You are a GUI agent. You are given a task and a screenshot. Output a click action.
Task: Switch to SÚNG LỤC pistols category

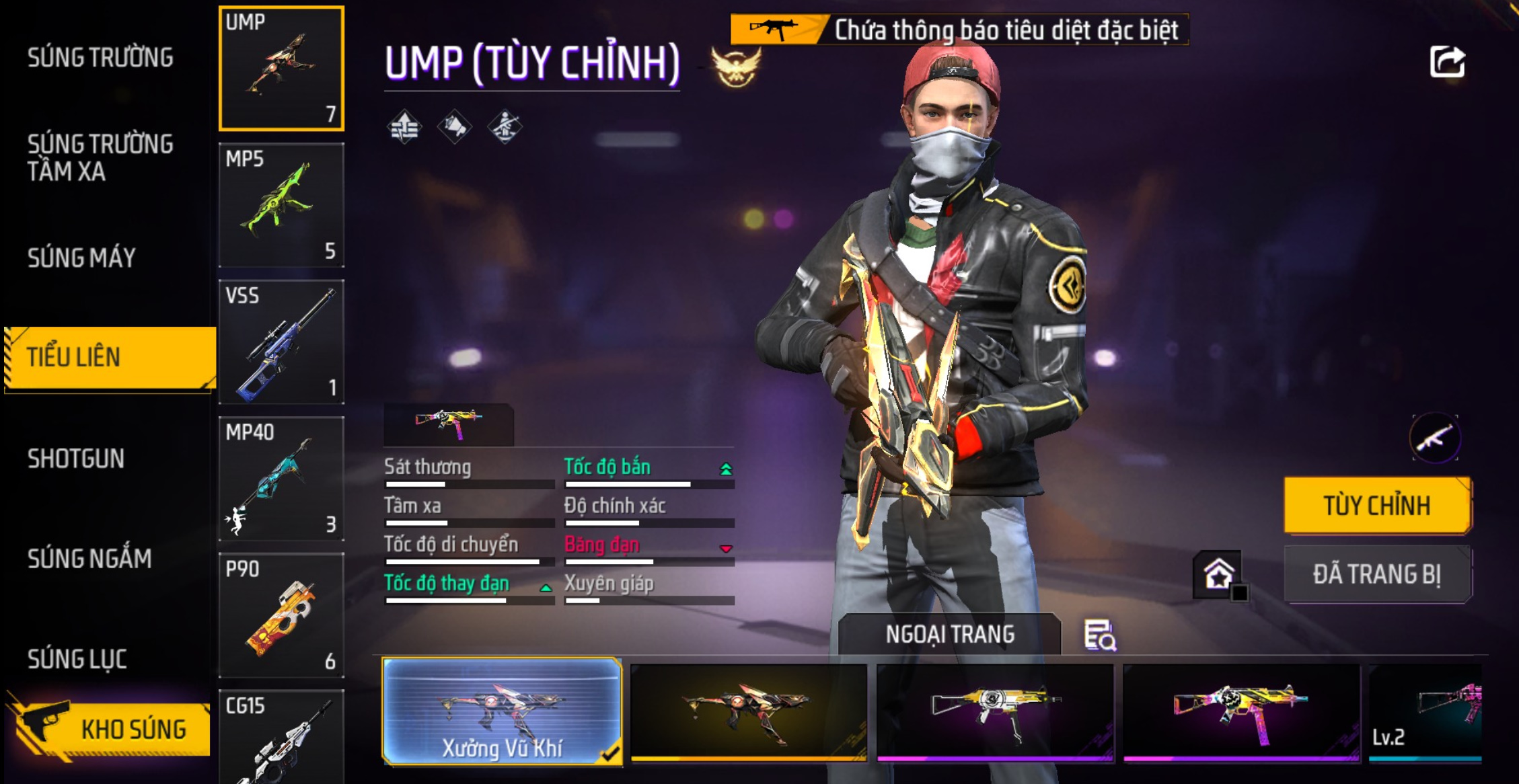tap(77, 659)
